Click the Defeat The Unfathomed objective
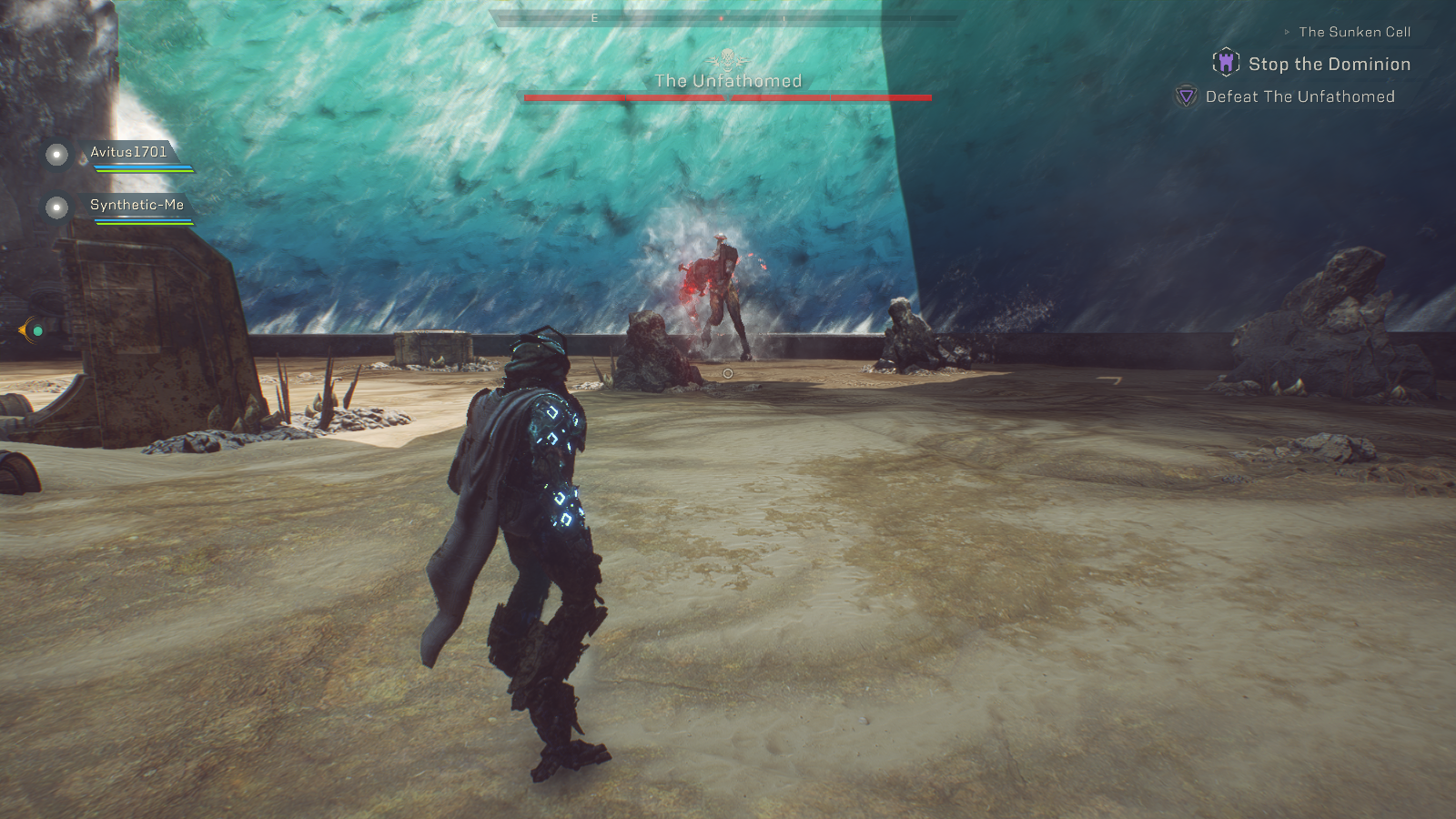The image size is (1456, 819). coord(1299,97)
